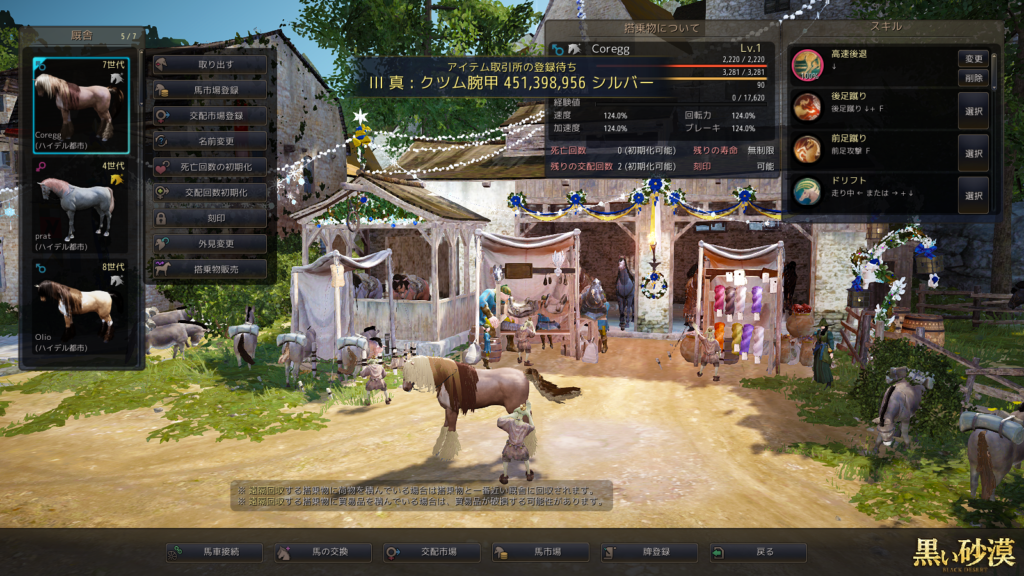Reset death count with 死亡回数の初期化
The width and height of the screenshot is (1024, 576).
pos(210,166)
